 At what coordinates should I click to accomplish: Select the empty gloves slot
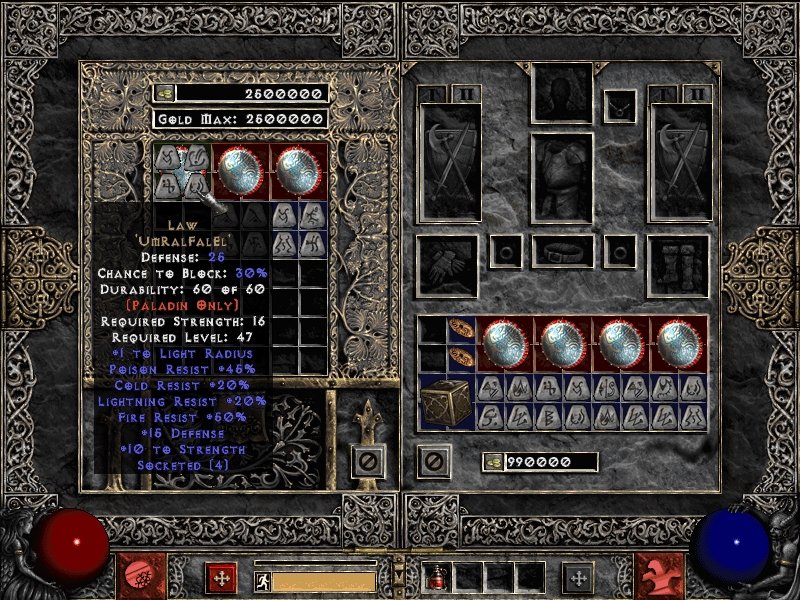[446, 265]
